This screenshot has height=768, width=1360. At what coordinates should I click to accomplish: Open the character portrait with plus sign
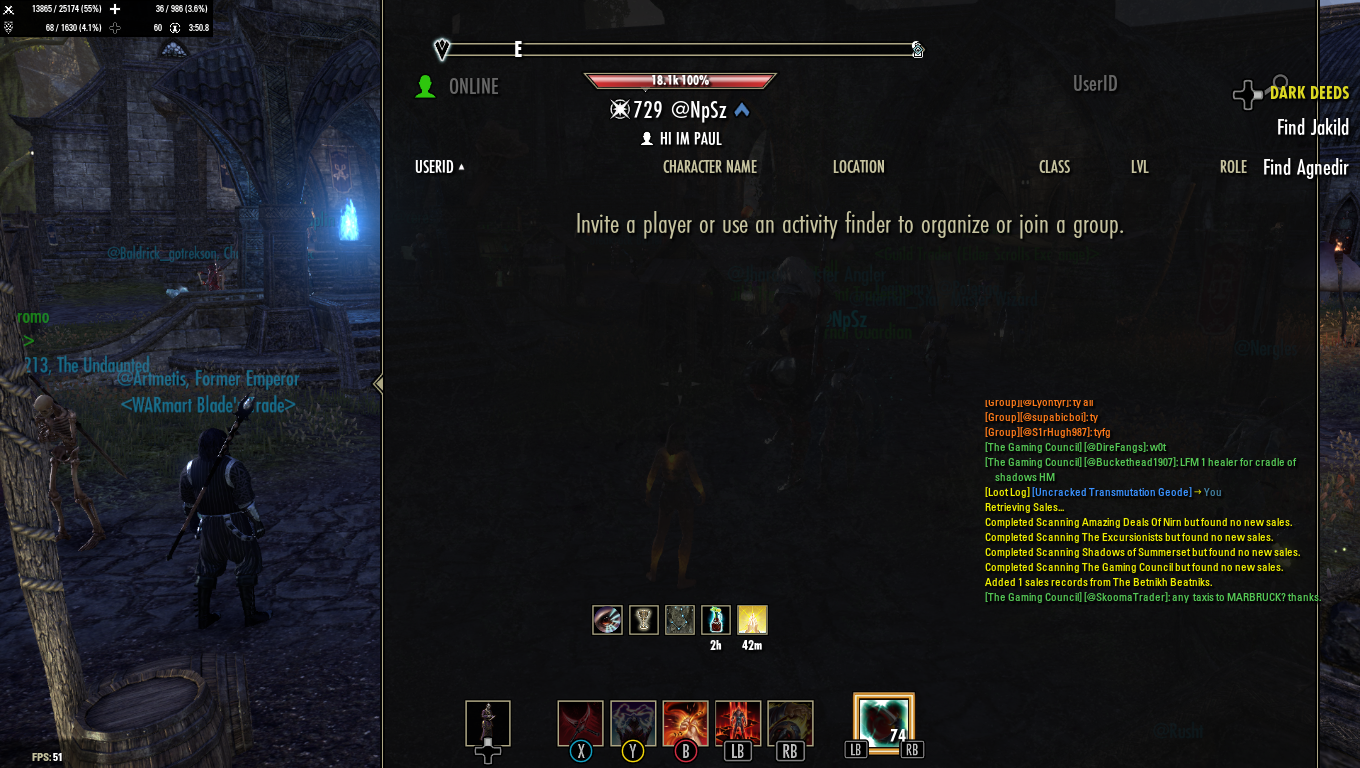487,723
